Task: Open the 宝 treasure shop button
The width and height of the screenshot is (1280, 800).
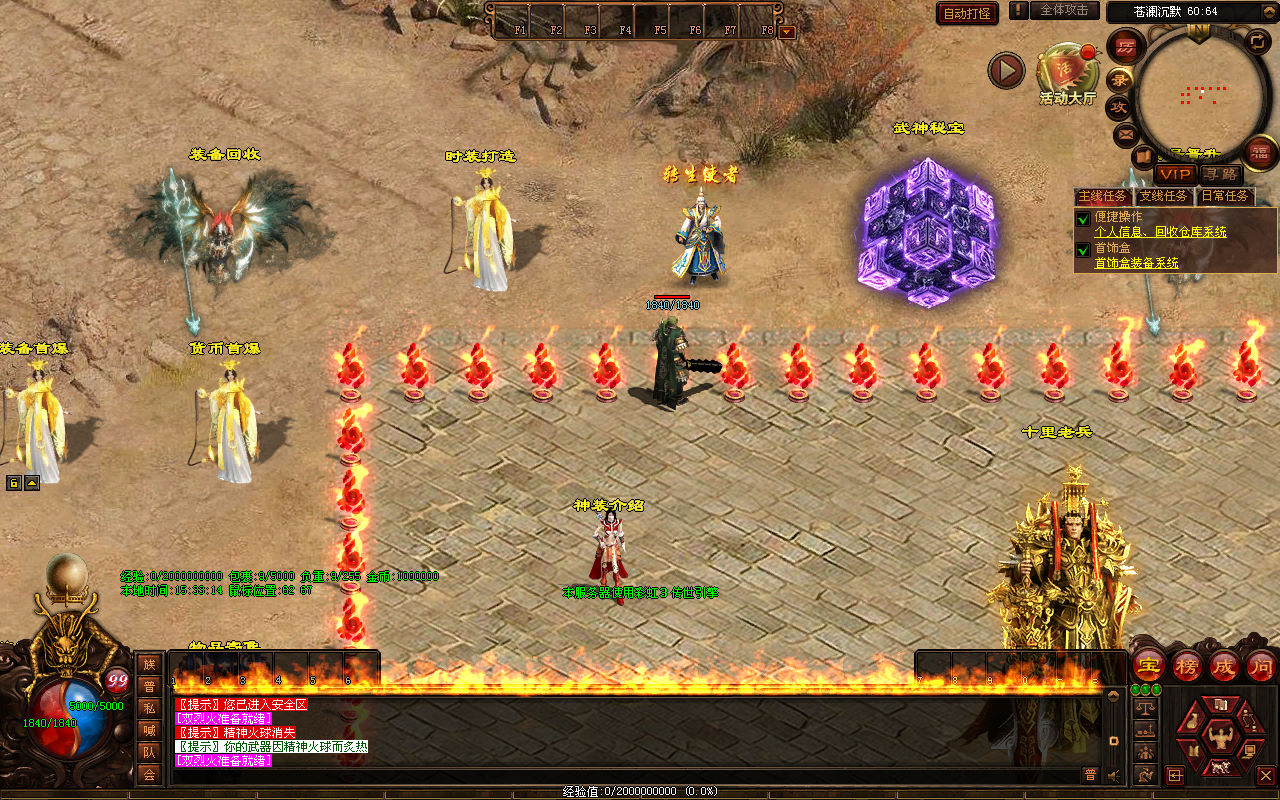Action: [1148, 665]
